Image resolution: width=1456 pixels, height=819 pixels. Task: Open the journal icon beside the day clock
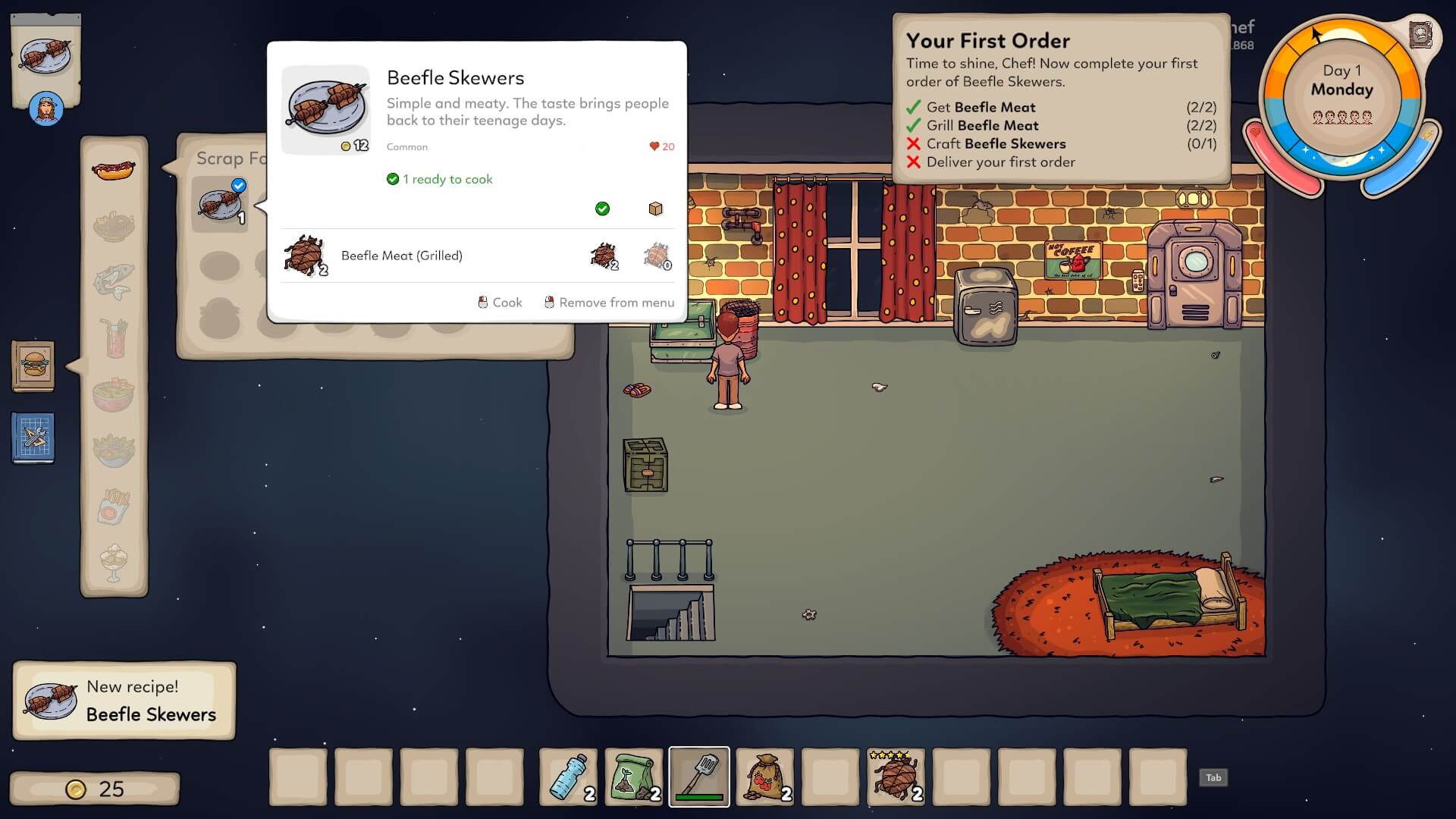coord(1420,35)
